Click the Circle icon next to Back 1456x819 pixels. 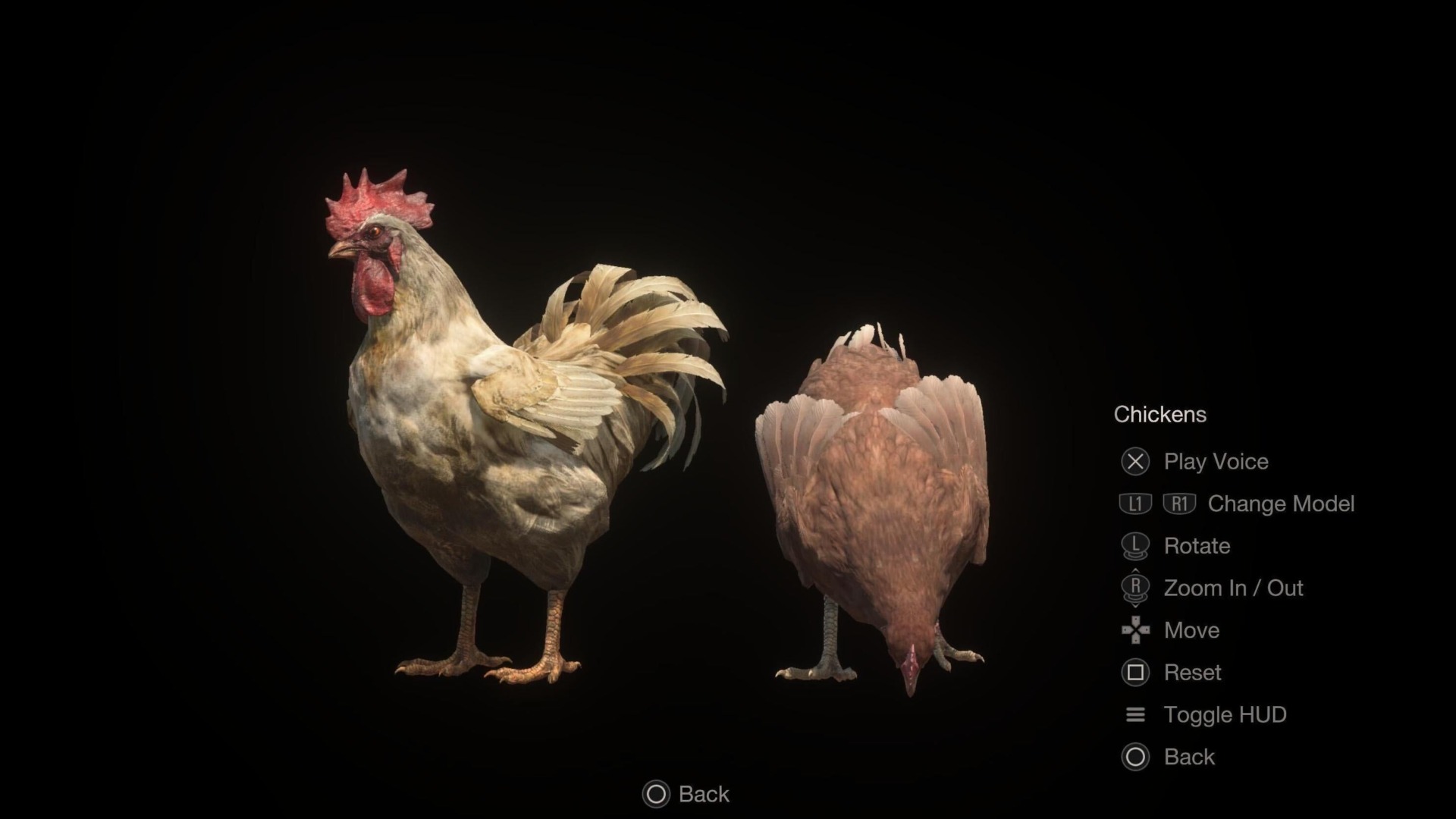pos(1135,757)
